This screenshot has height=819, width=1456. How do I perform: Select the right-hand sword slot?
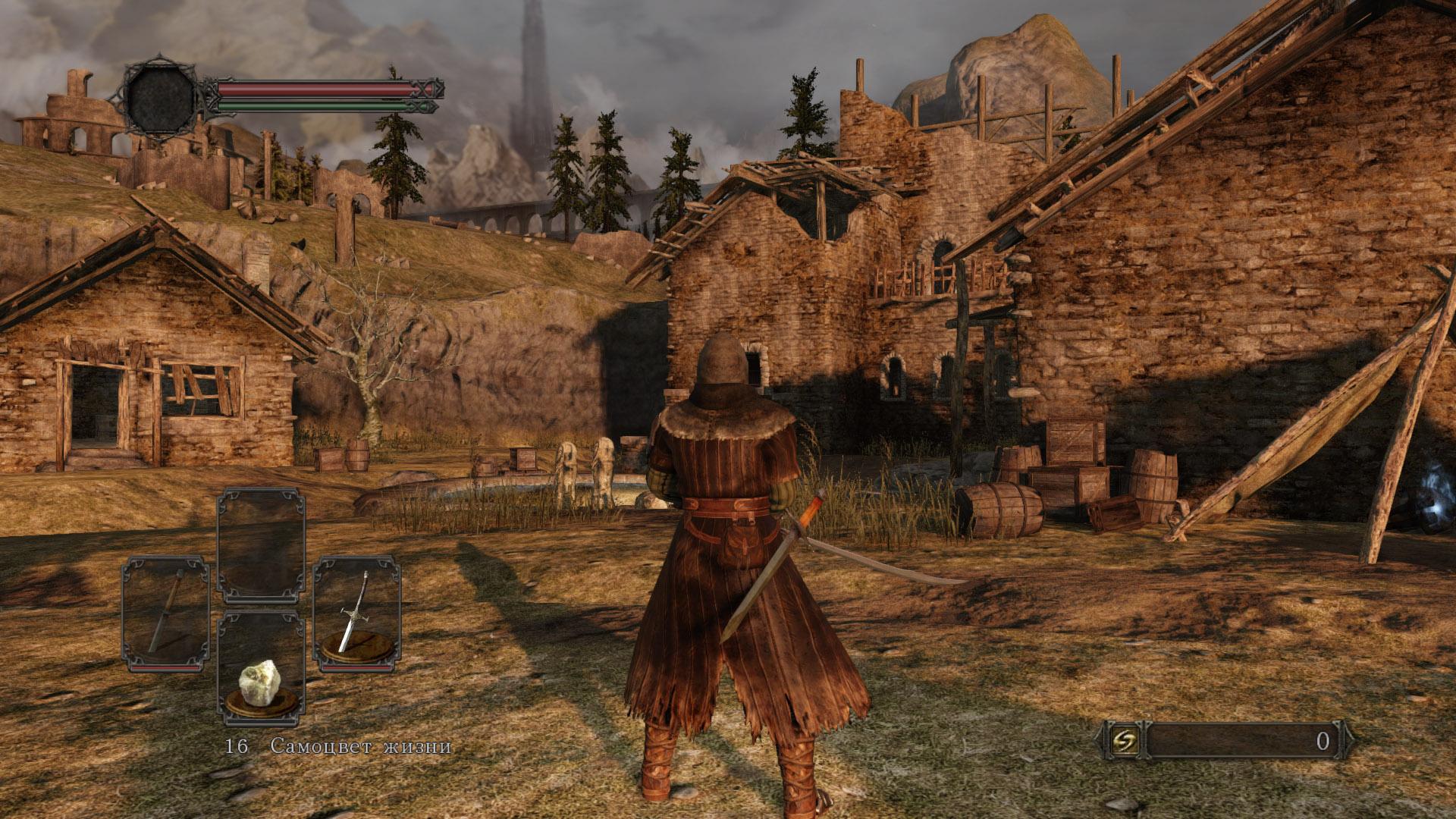click(x=356, y=613)
